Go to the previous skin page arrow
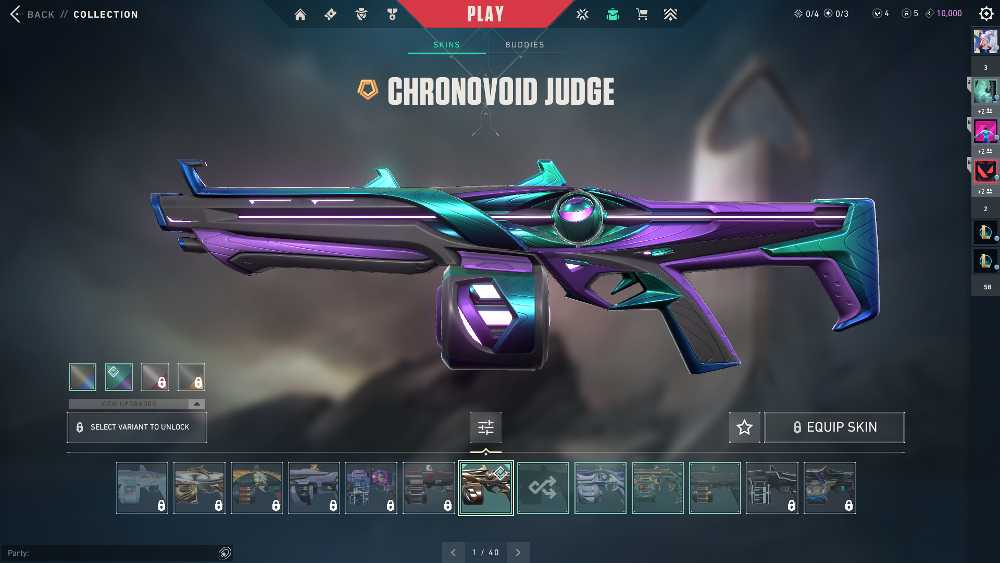Image resolution: width=1000 pixels, height=563 pixels. [x=453, y=552]
